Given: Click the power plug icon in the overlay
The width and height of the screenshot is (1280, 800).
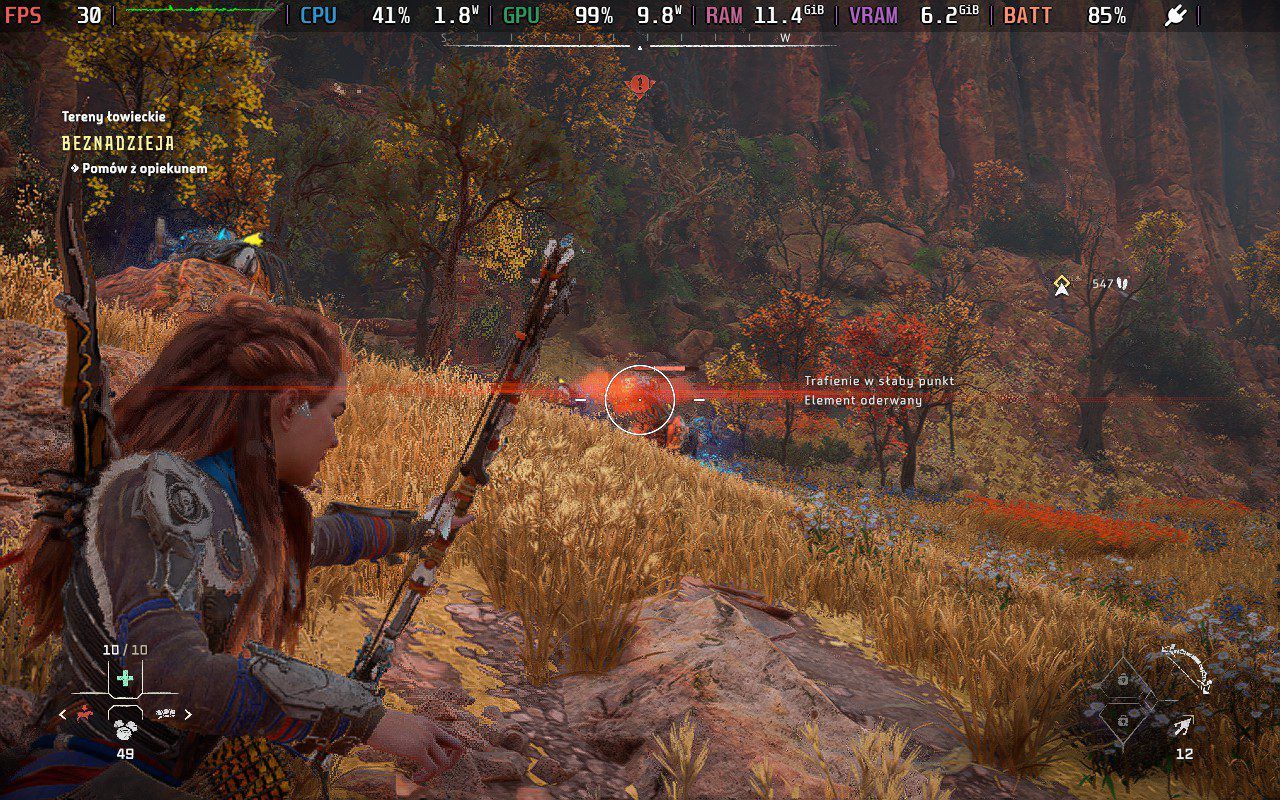Looking at the screenshot, I should coord(1175,16).
